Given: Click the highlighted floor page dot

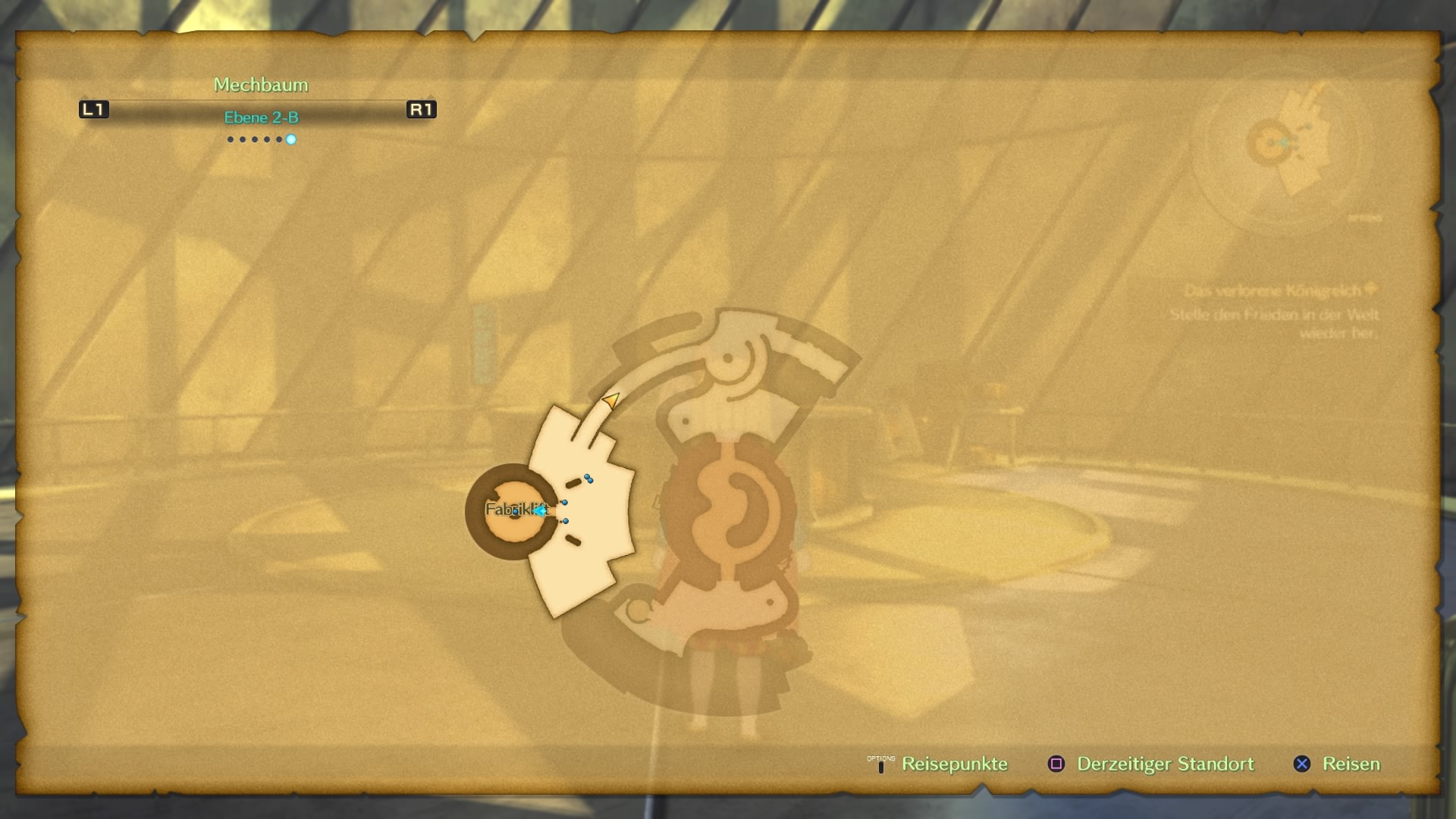Looking at the screenshot, I should point(291,140).
